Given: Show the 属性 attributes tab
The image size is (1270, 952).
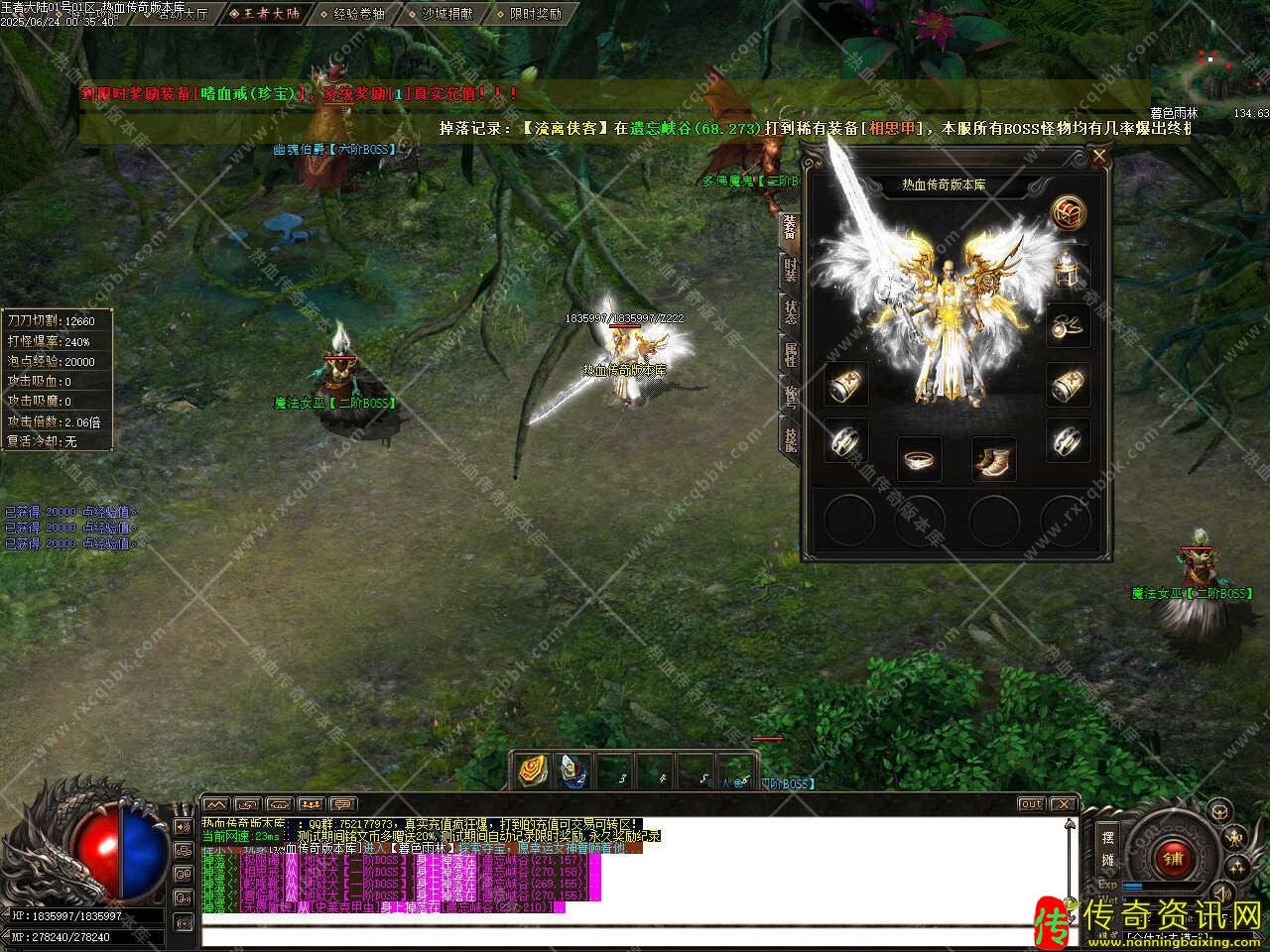Looking at the screenshot, I should pyautogui.click(x=790, y=353).
